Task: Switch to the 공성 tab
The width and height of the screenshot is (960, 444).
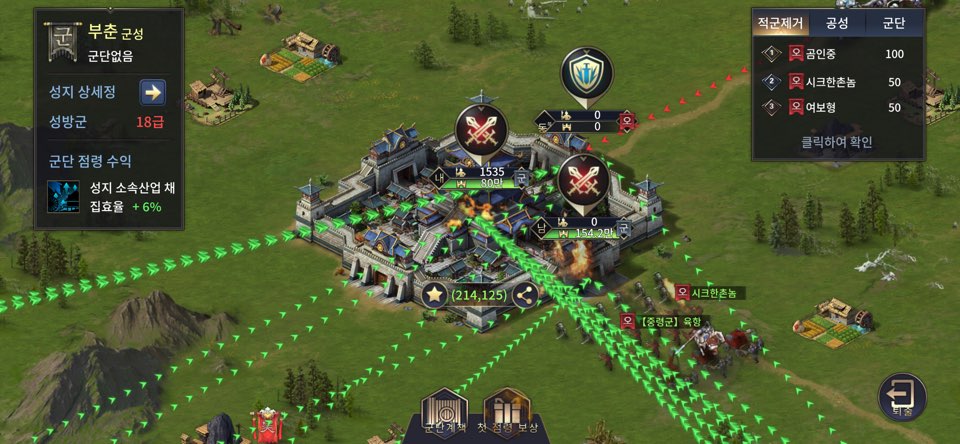Action: (x=835, y=23)
